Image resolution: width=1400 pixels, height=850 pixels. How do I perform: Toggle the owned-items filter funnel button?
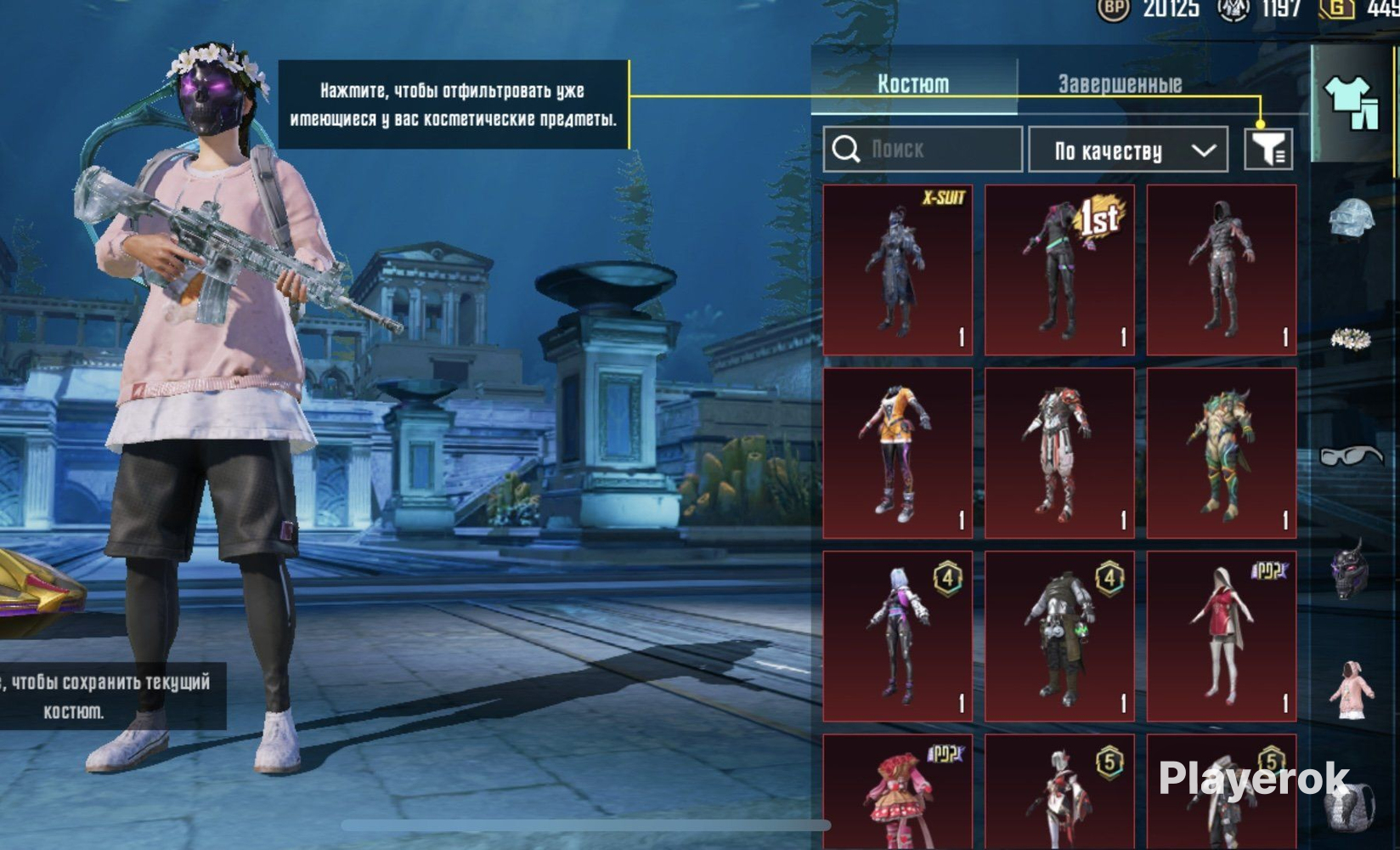click(1267, 150)
